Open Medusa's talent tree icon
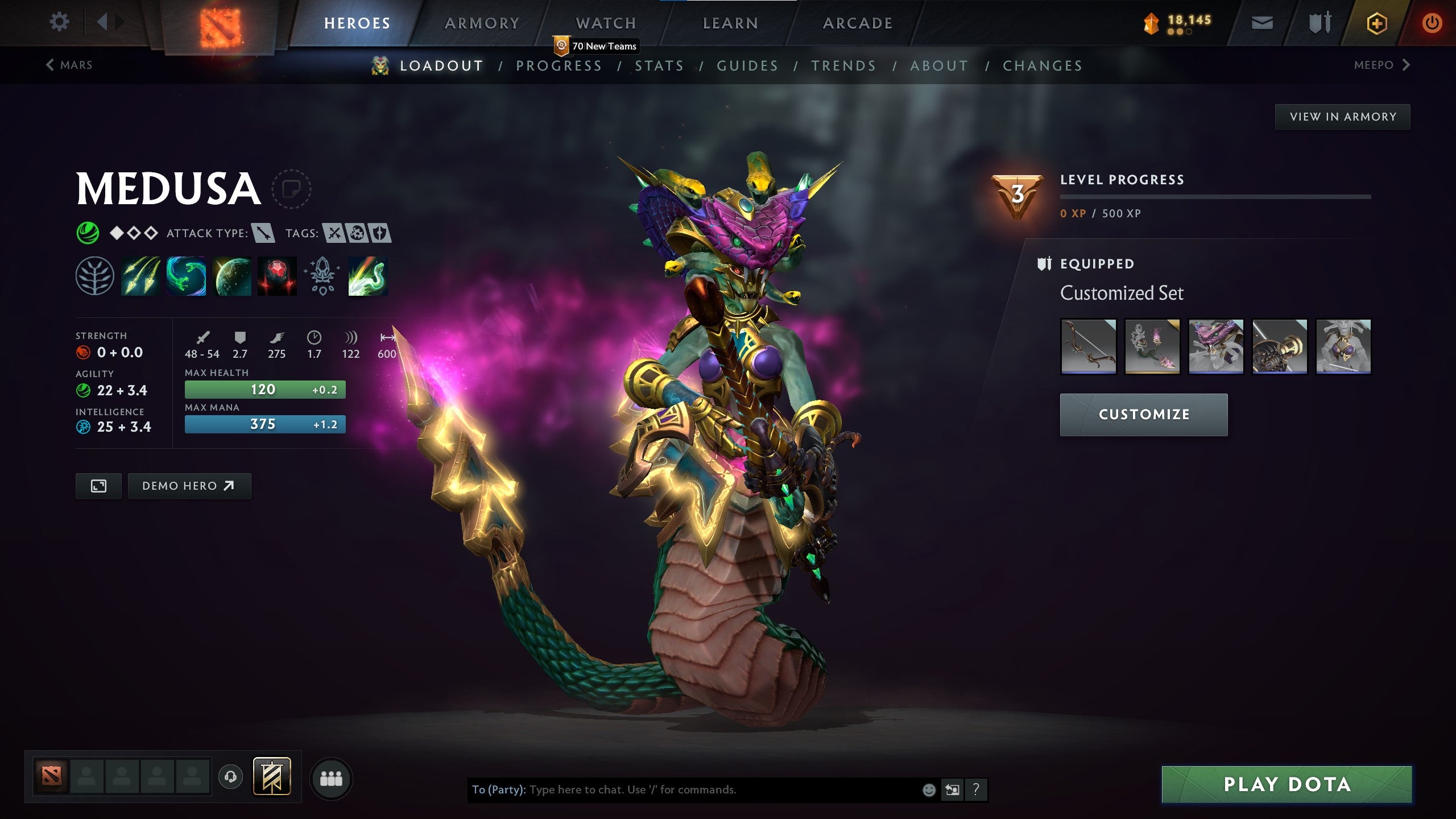This screenshot has width=1456, height=819. pos(94,276)
